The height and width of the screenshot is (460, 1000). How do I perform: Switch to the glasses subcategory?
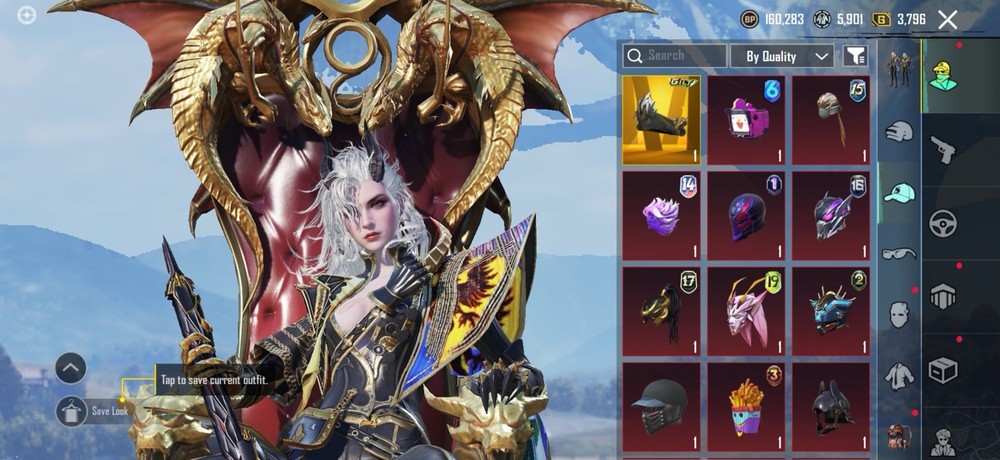point(899,254)
